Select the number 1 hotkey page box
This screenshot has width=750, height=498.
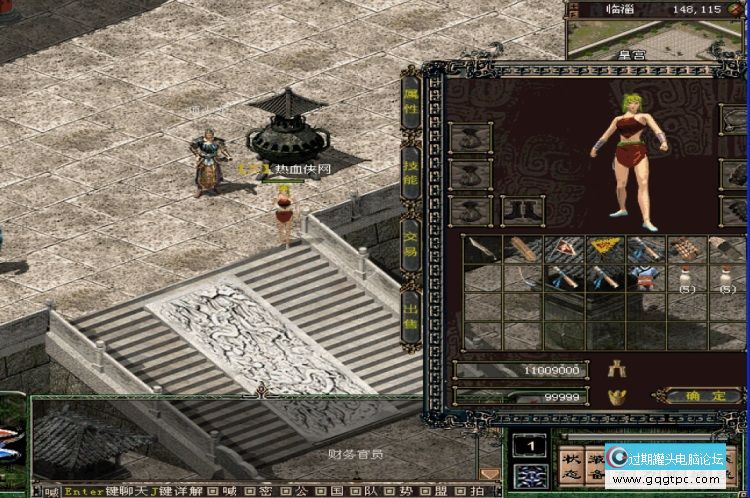click(x=529, y=446)
